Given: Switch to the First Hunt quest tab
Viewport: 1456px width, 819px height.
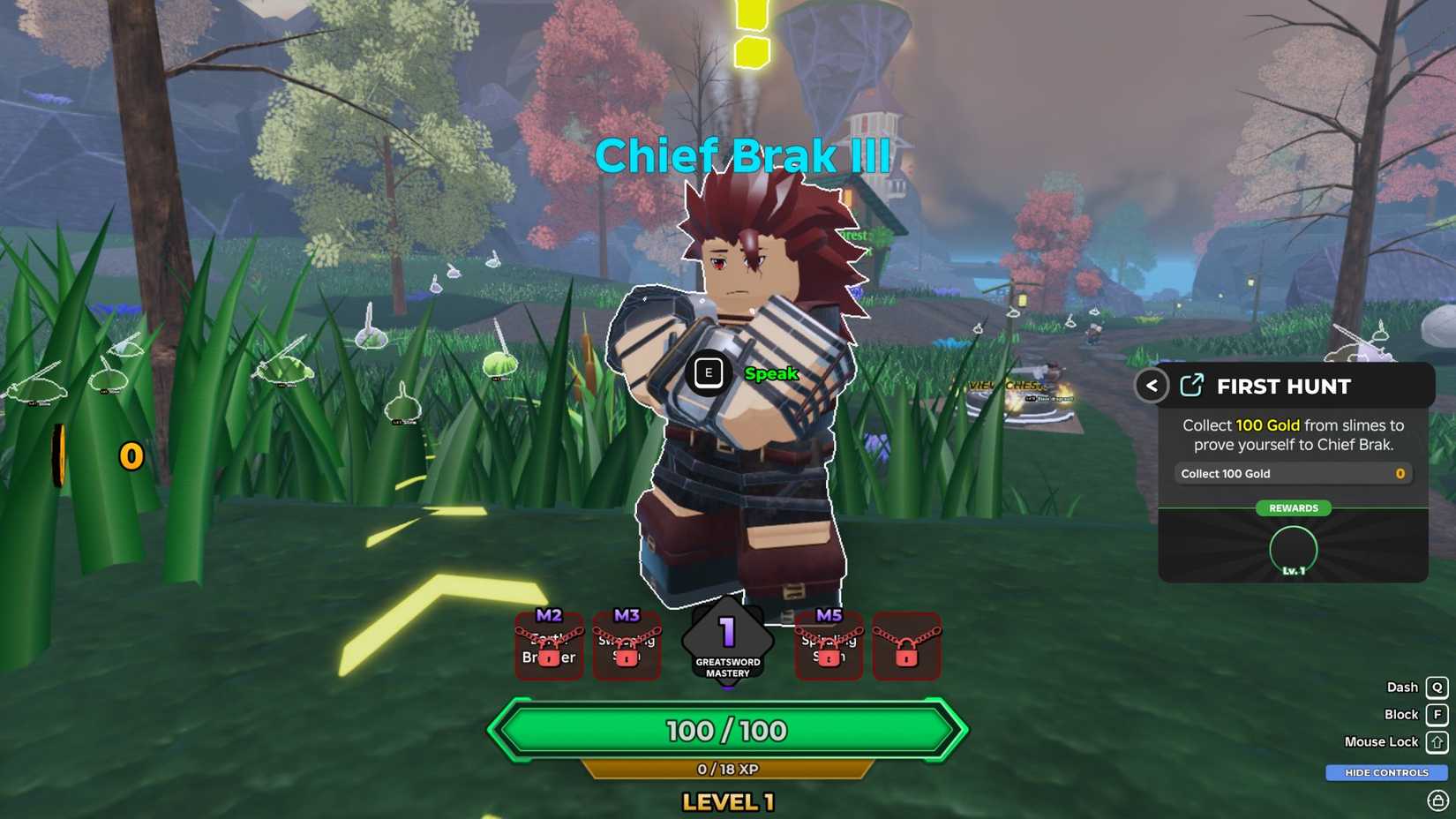Looking at the screenshot, I should coord(1284,386).
